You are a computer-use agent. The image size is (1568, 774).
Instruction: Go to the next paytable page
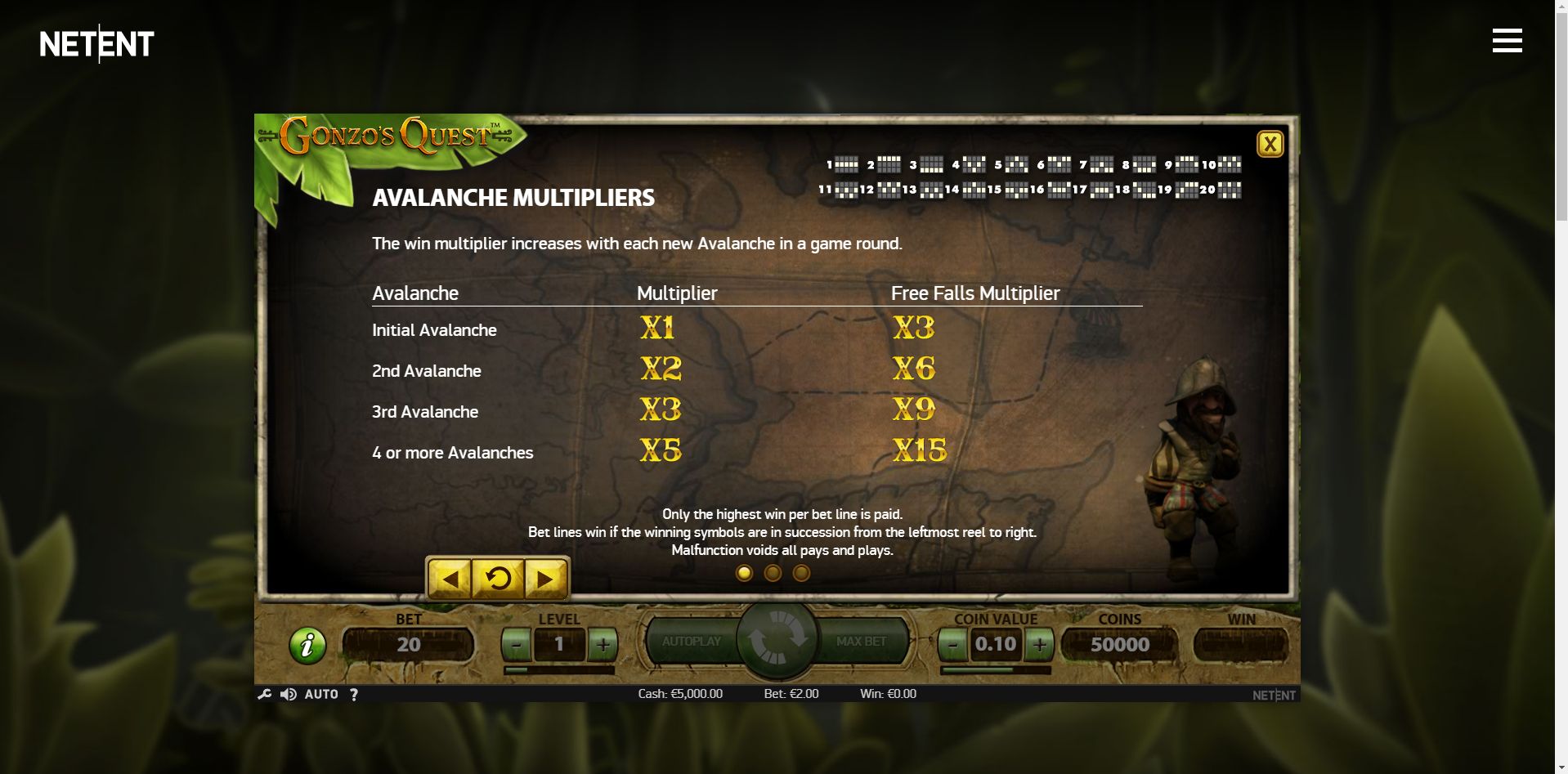pyautogui.click(x=545, y=579)
